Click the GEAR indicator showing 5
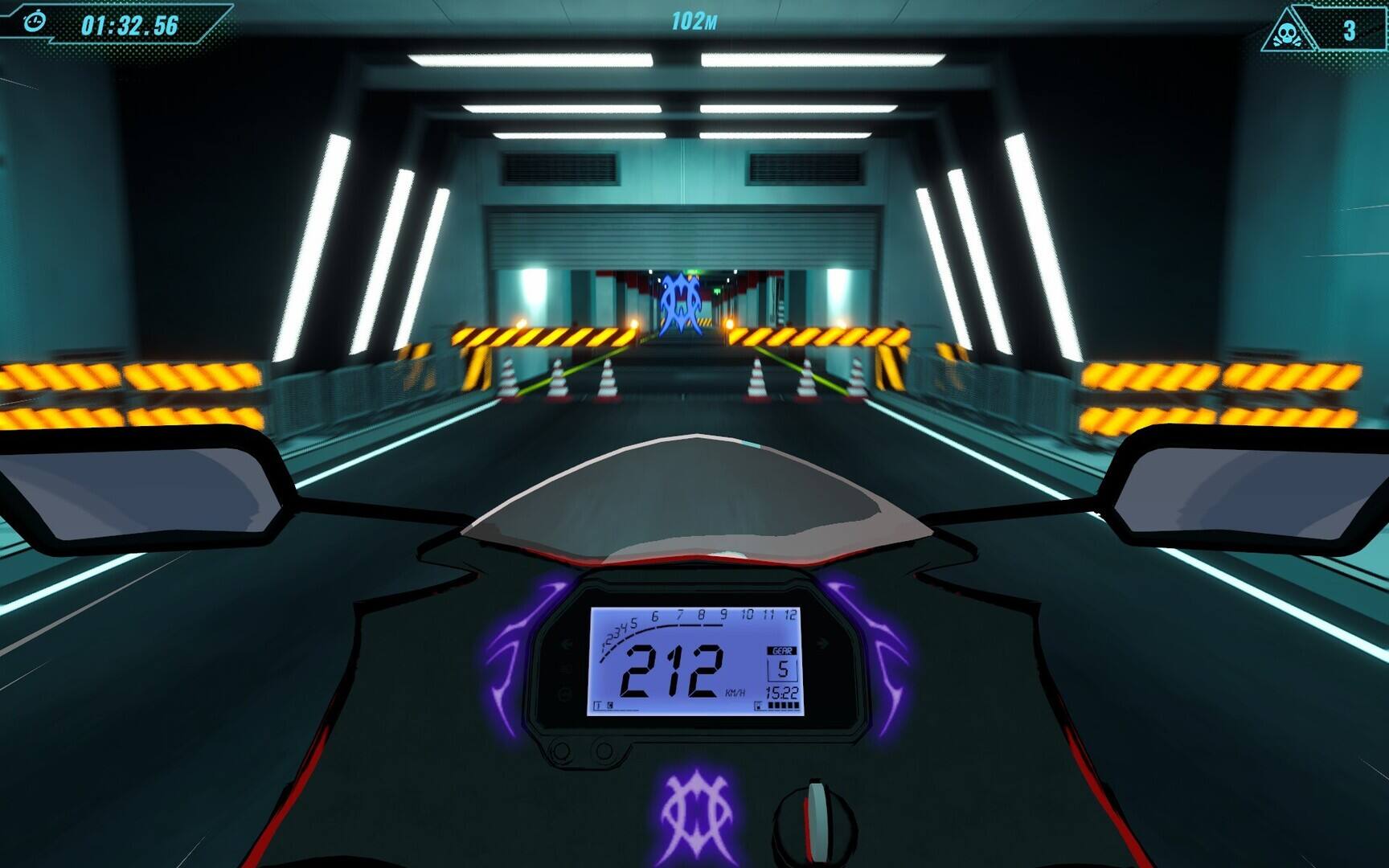The width and height of the screenshot is (1389, 868). (781, 668)
